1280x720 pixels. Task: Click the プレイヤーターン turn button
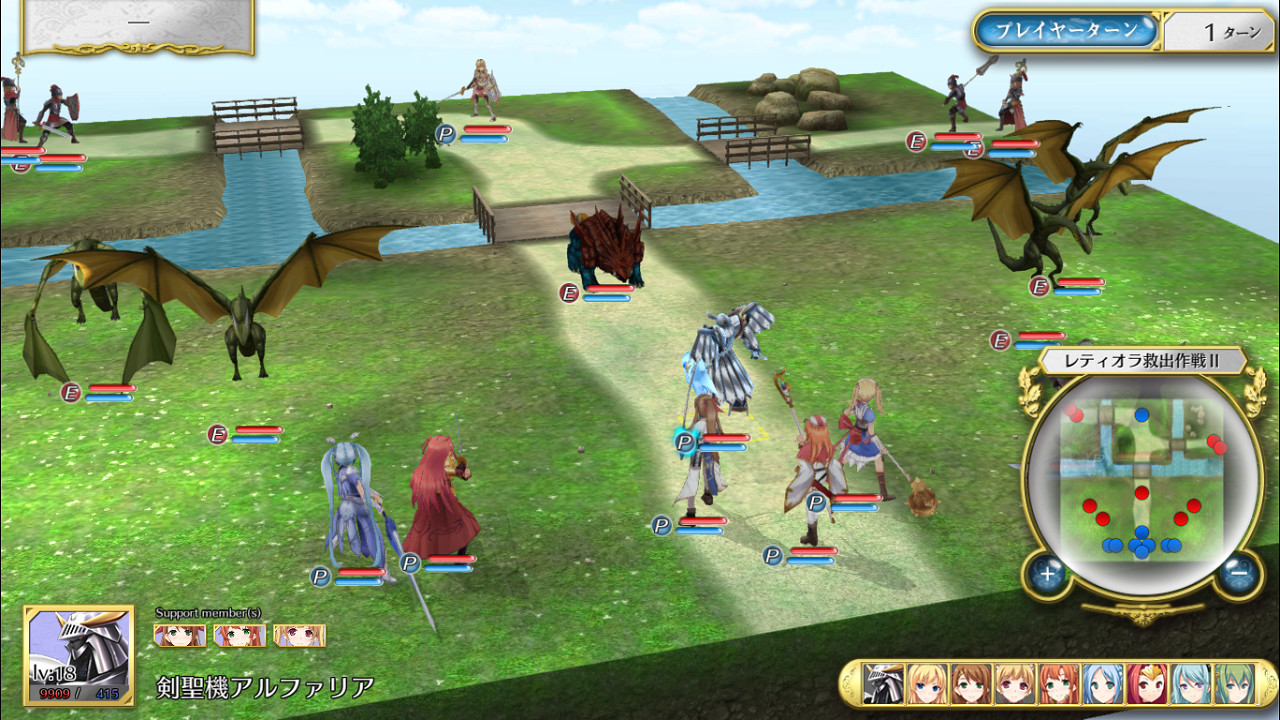1066,30
